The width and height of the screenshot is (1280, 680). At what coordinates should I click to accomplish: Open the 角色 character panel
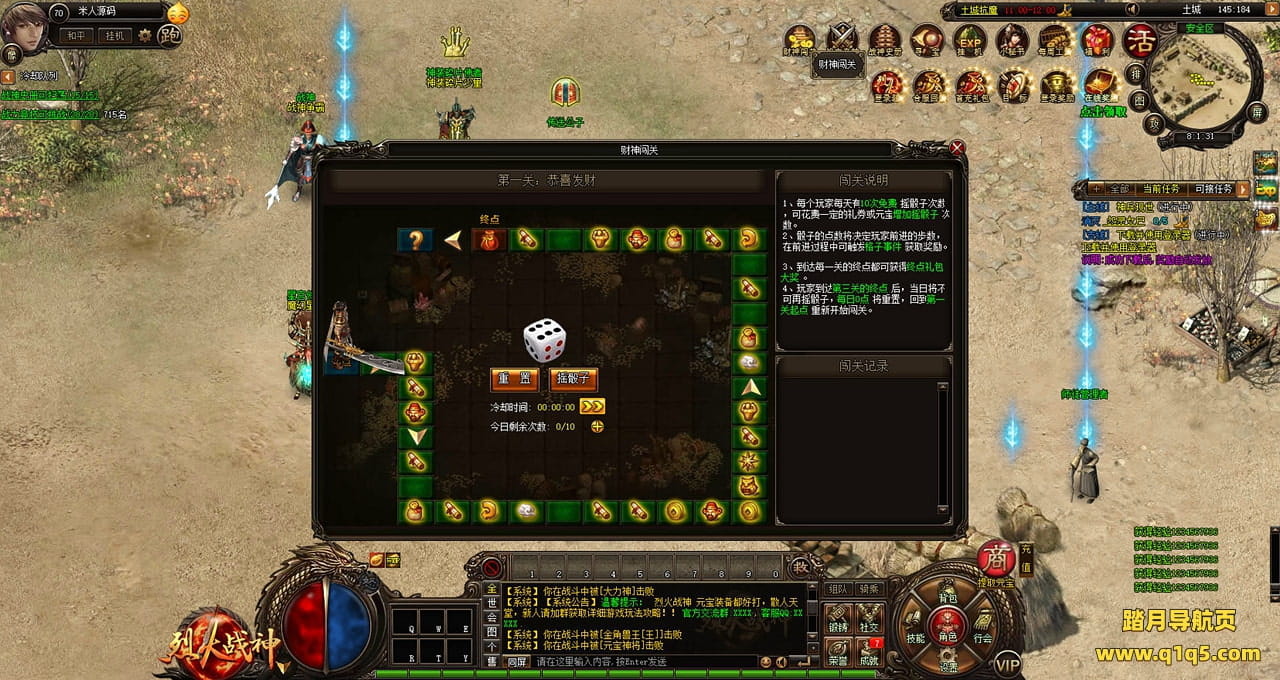(947, 629)
